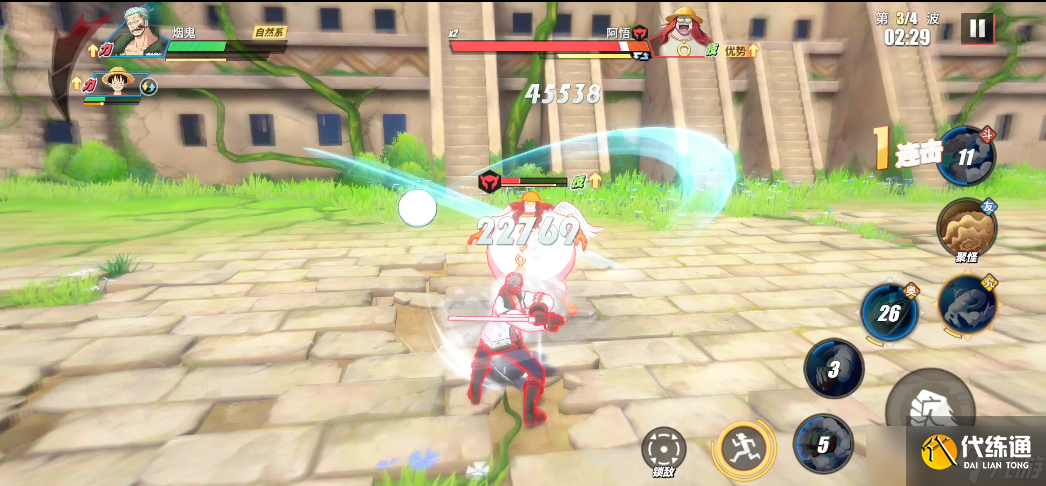Trigger the ultimate skill showing 26

click(x=889, y=313)
